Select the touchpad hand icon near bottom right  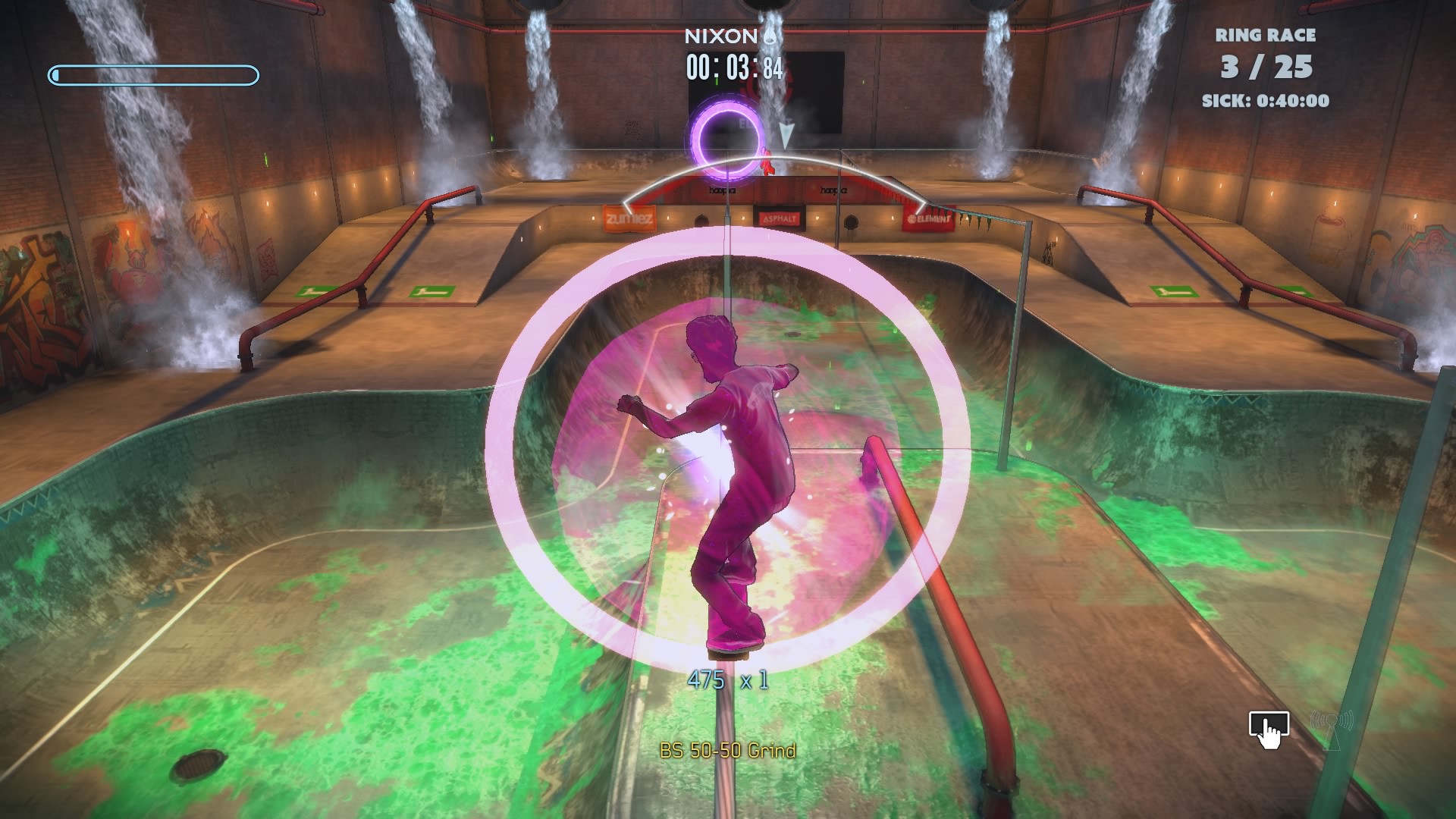pos(1269,727)
